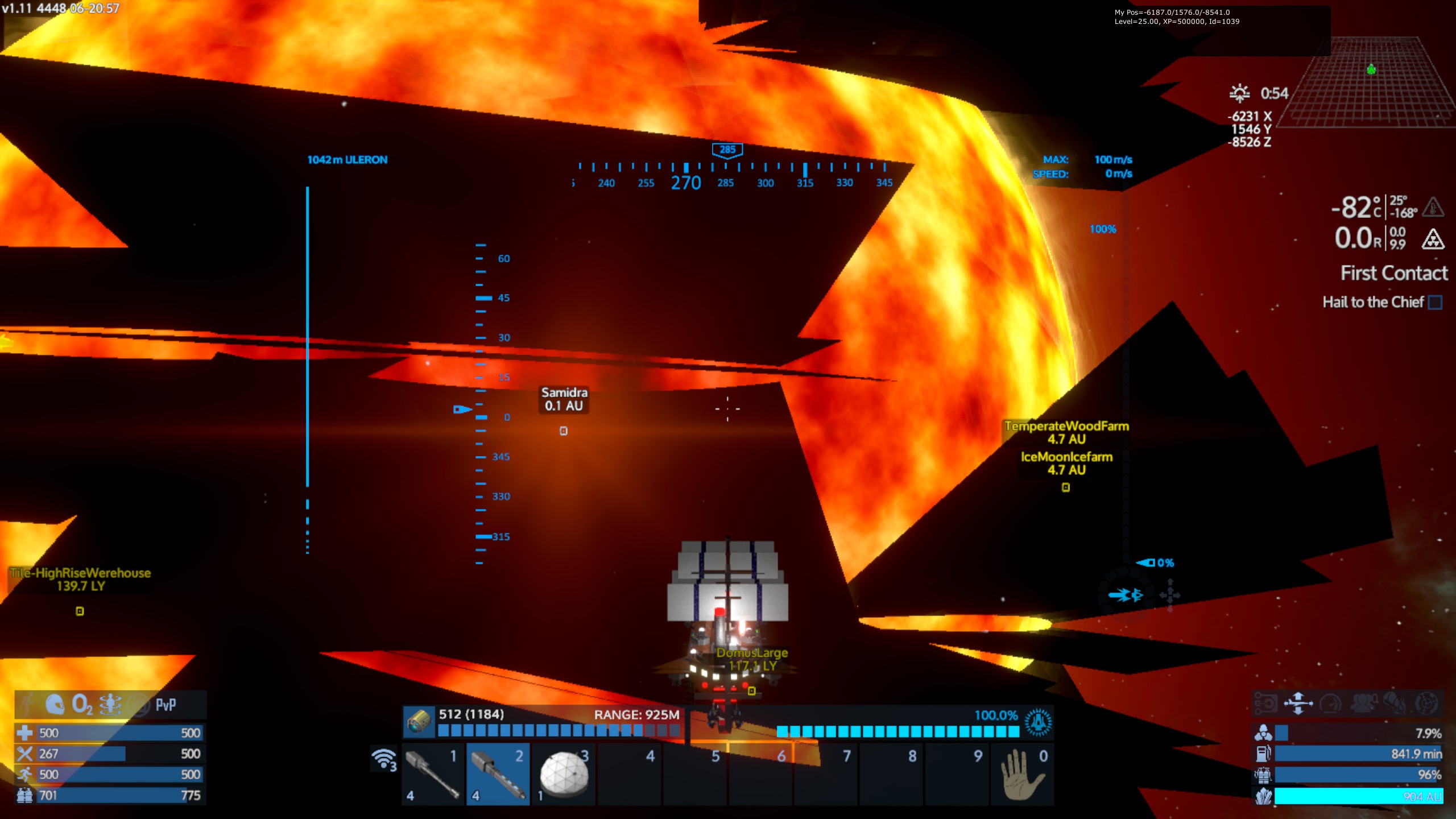Viewport: 1456px width, 819px height.
Task: Click the ship movement arrows status icon
Action: tap(1298, 703)
